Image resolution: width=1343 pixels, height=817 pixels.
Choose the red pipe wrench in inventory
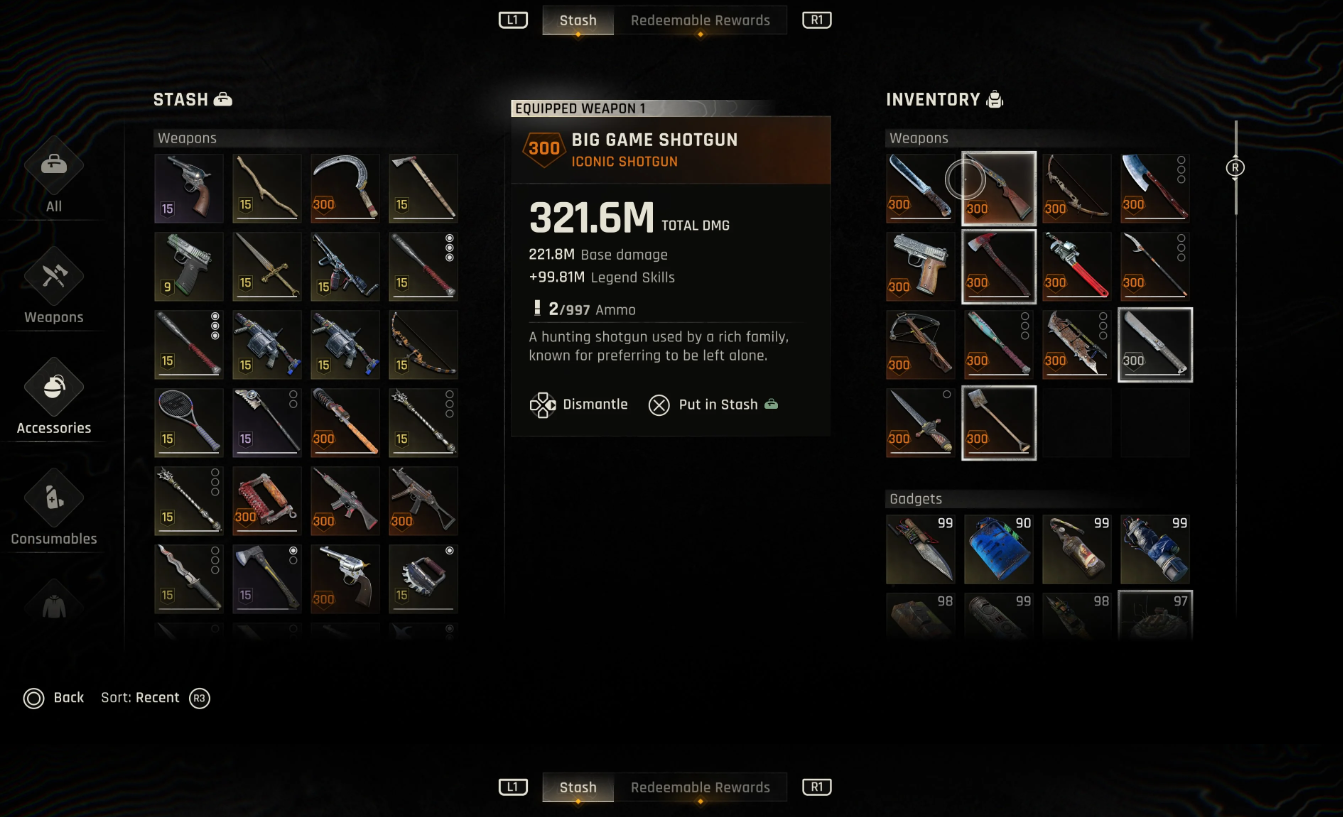pos(1077,266)
